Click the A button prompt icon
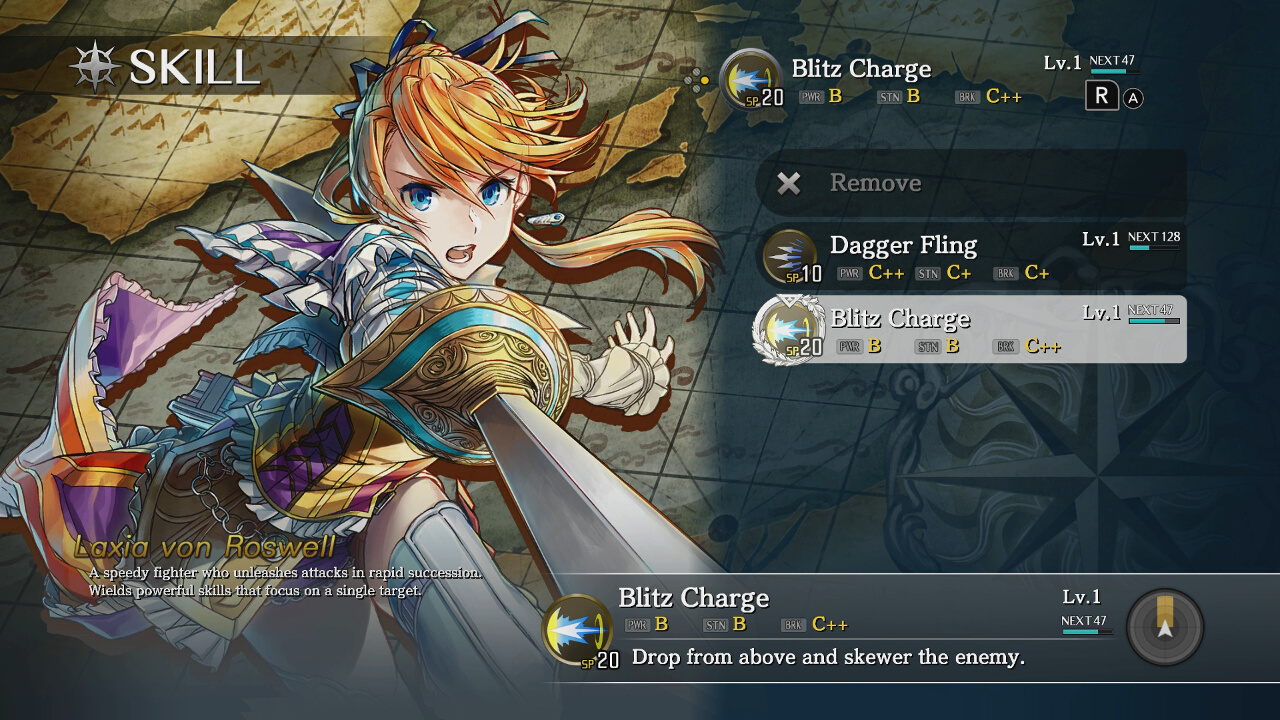The height and width of the screenshot is (720, 1280). point(1131,97)
